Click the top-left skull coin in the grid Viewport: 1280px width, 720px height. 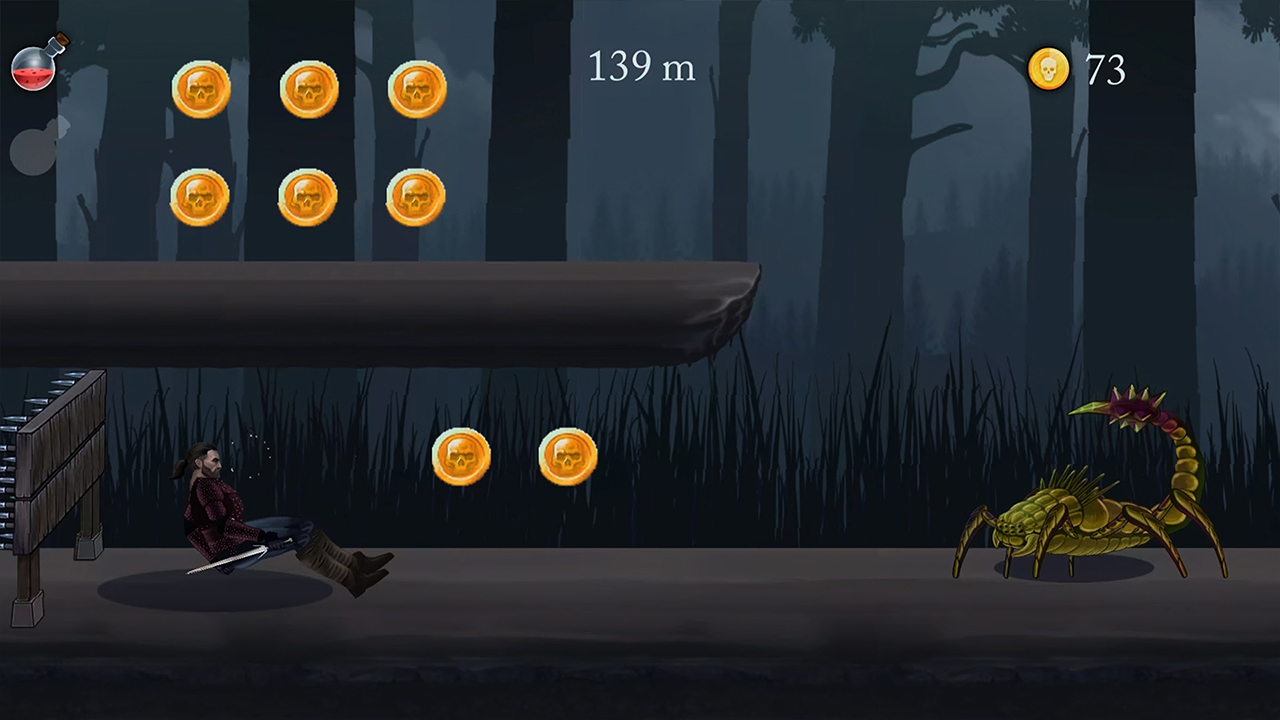[202, 89]
